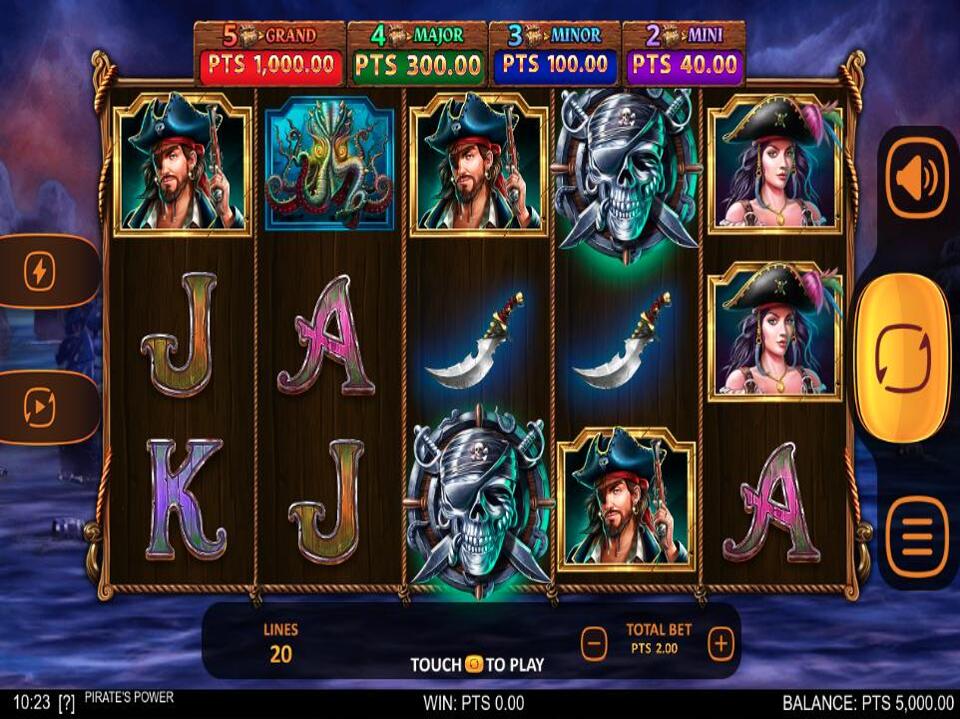Decrease total bet with the minus button
The height and width of the screenshot is (719, 960).
(594, 645)
